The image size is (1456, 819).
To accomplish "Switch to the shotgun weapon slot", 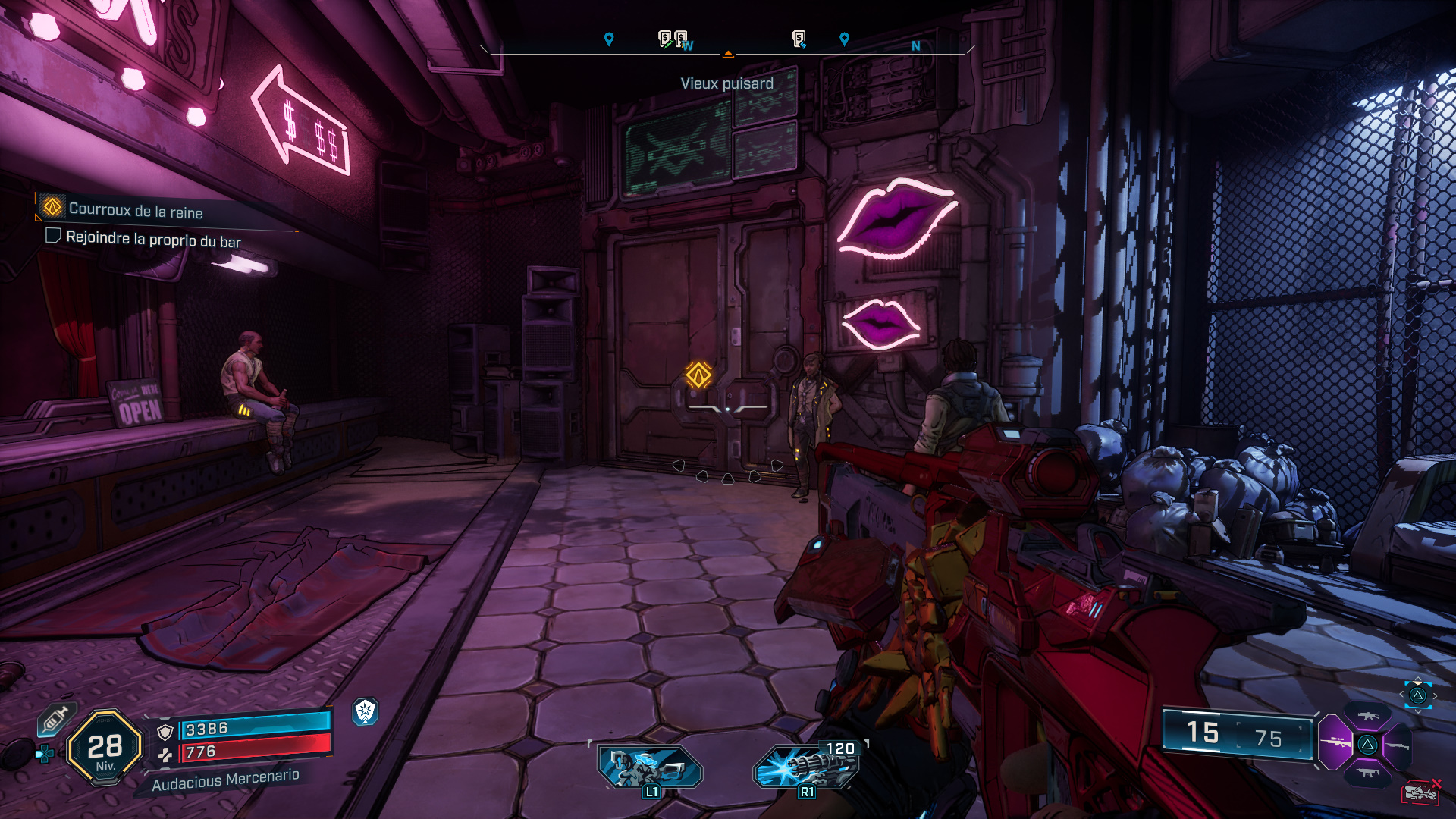I will [x=1398, y=746].
